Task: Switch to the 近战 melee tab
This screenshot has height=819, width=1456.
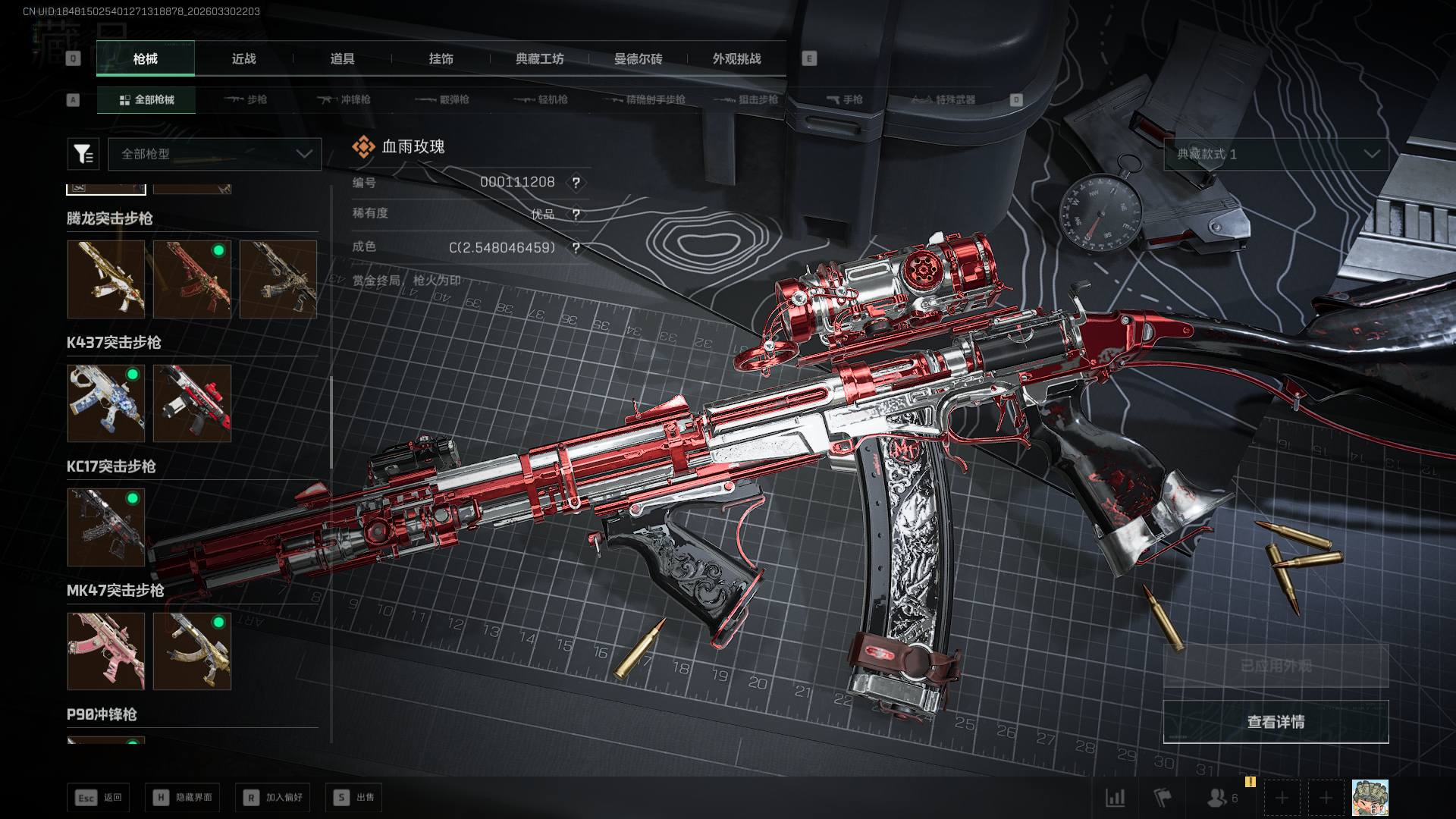Action: click(243, 58)
